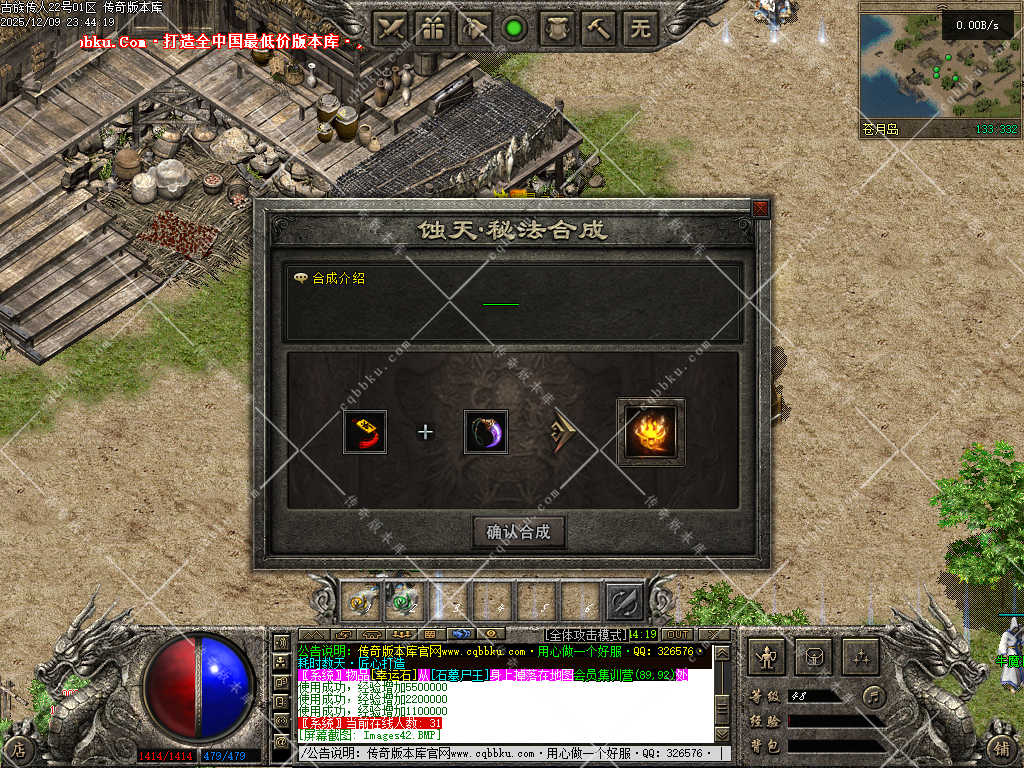
Task: Click the circular arrows button beside hotbar
Action: [624, 601]
